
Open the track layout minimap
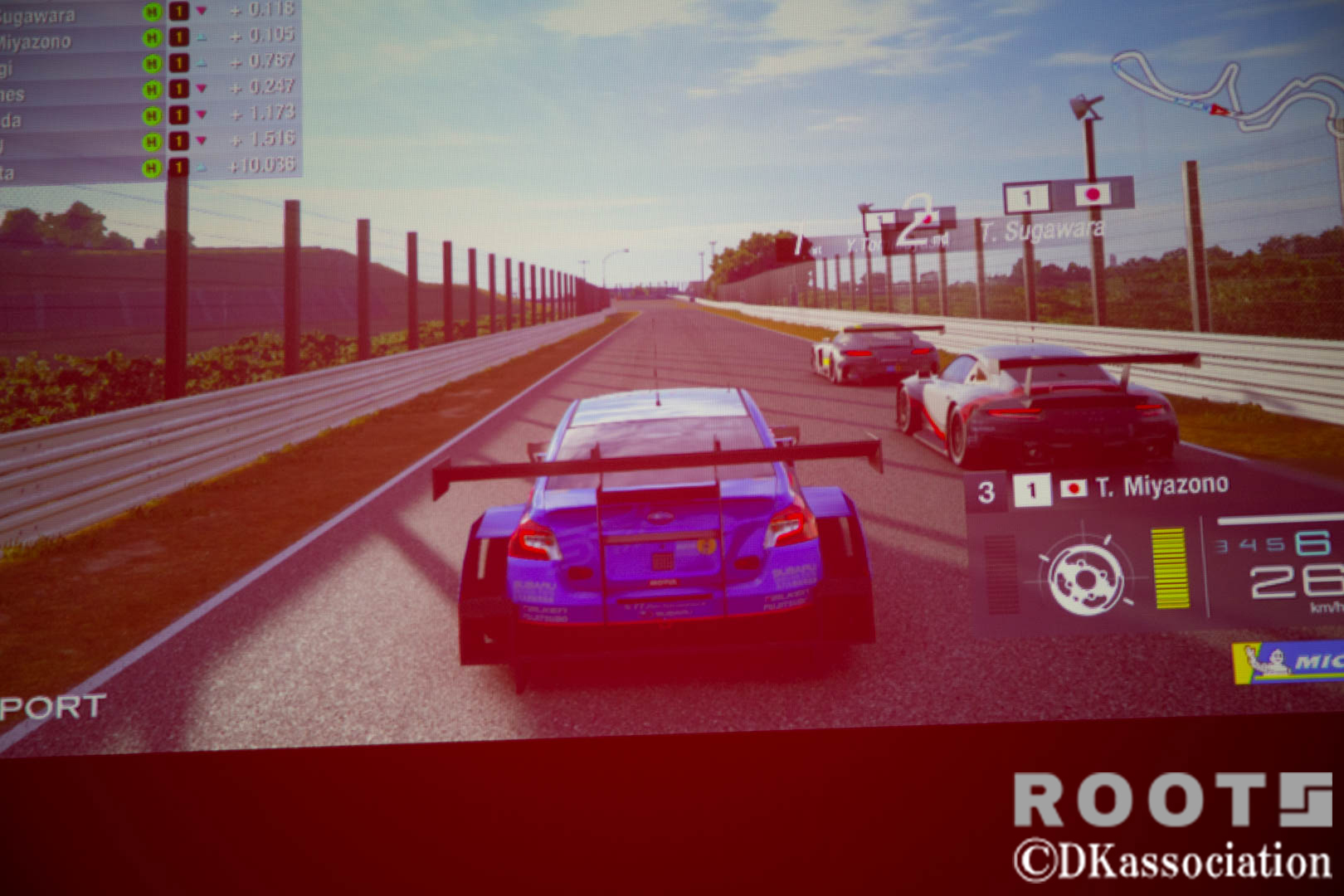pos(1228,91)
